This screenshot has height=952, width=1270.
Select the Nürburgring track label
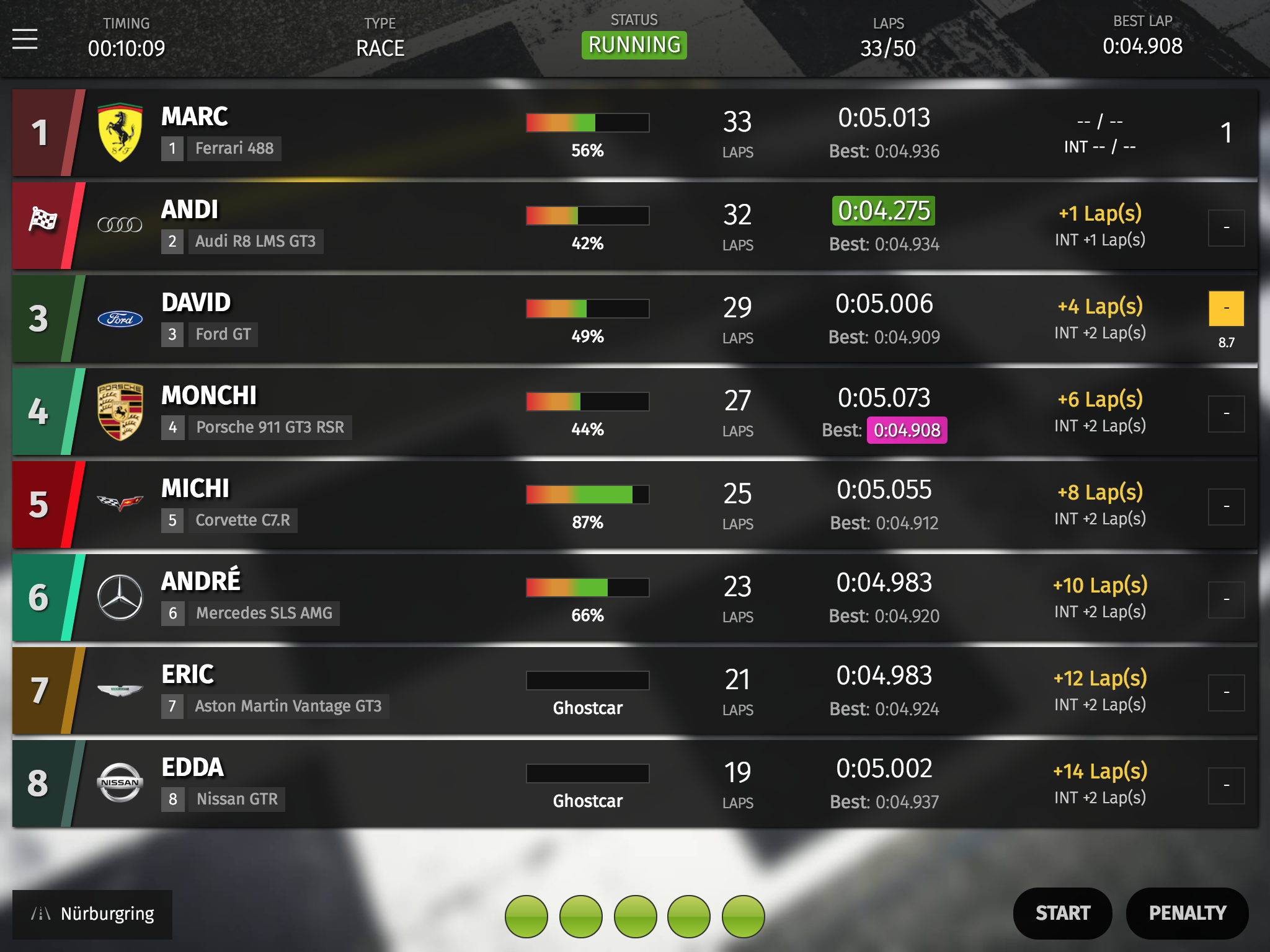93,914
